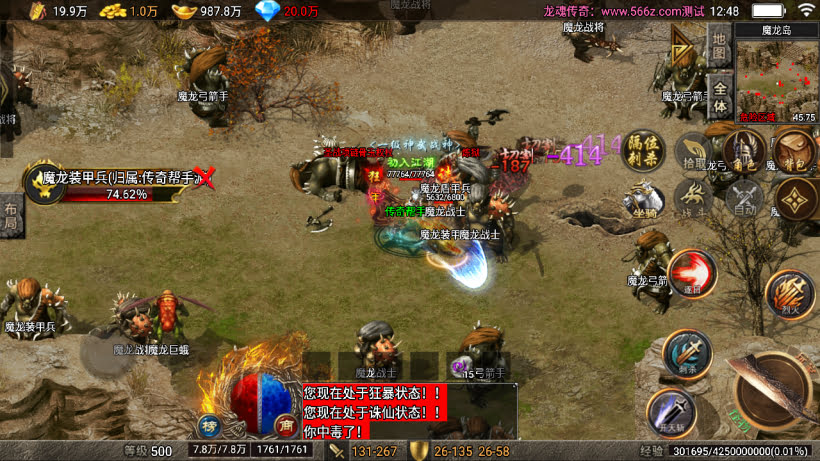The width and height of the screenshot is (820, 461).
Task: Open the 榜 ranking button
Action: (x=209, y=424)
